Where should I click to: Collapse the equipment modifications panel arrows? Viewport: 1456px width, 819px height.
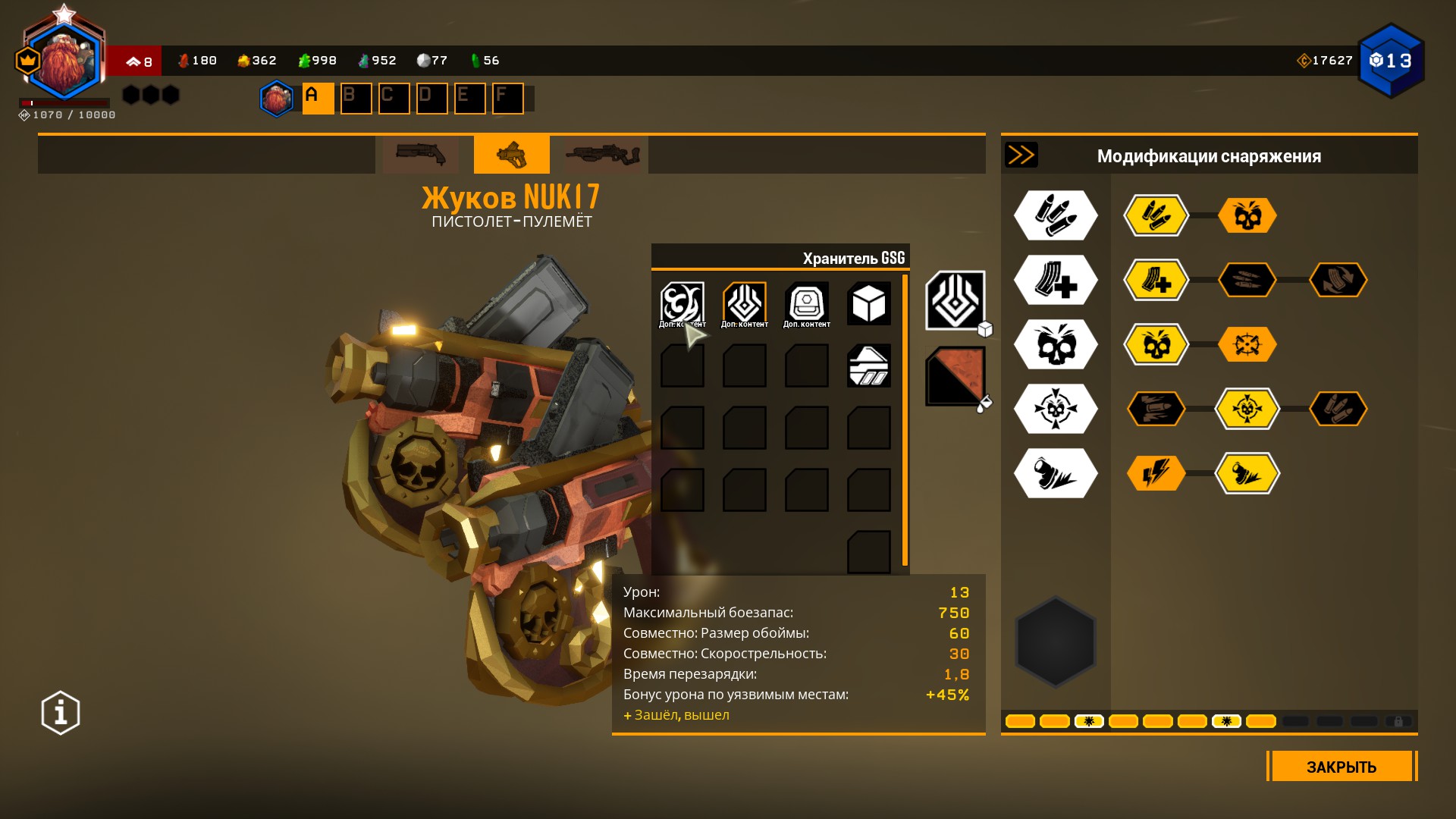[x=1021, y=155]
